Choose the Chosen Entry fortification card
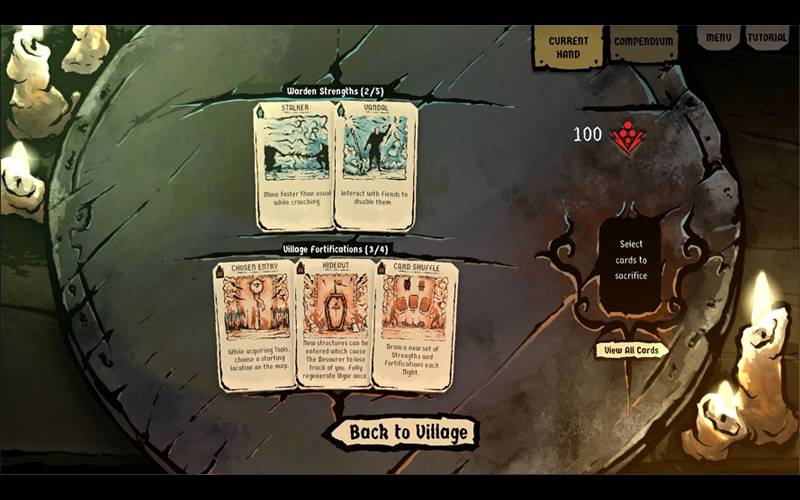Viewport: 800px width, 500px height. (255, 323)
